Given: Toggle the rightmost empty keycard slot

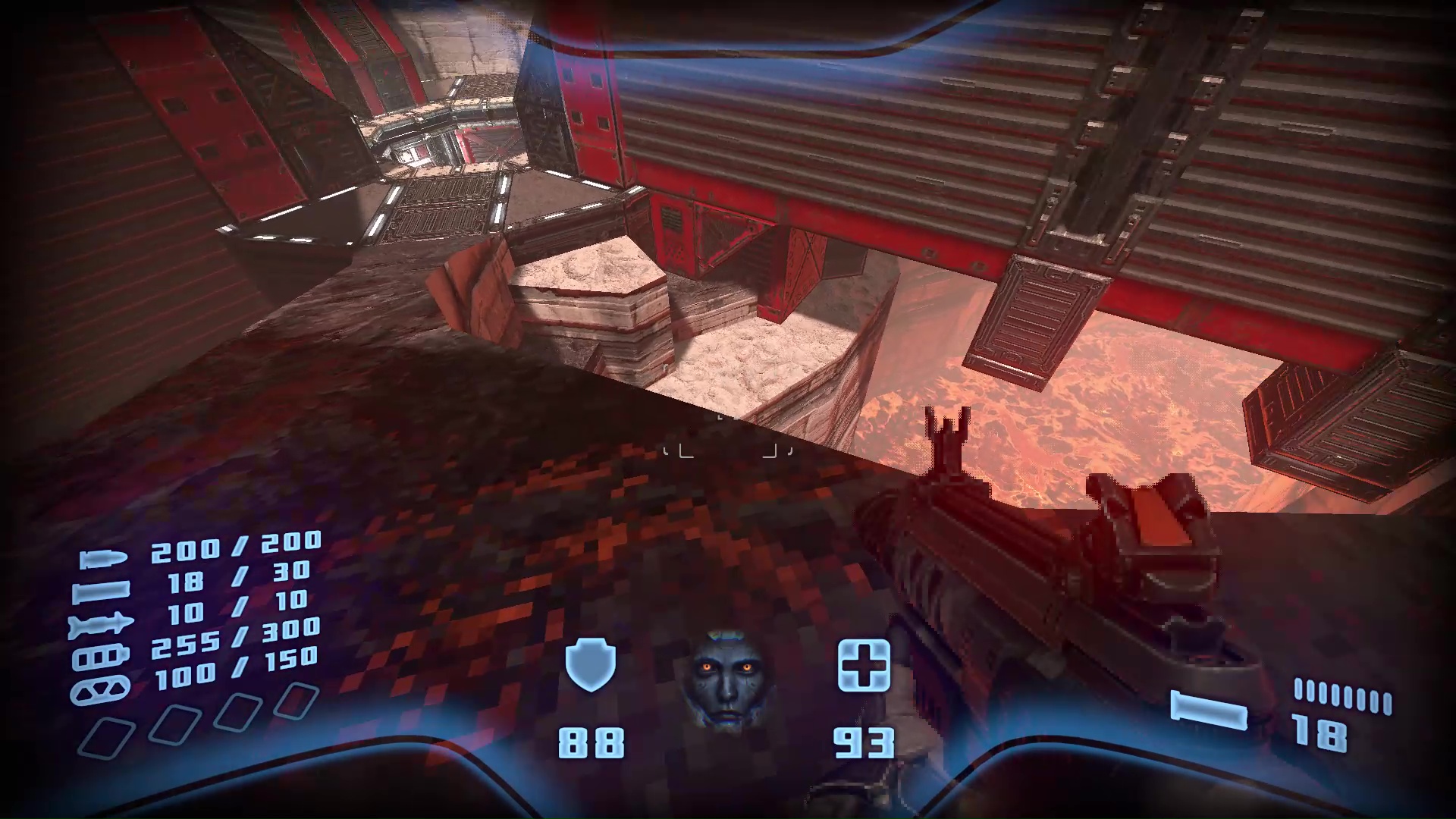Looking at the screenshot, I should click(x=297, y=701).
